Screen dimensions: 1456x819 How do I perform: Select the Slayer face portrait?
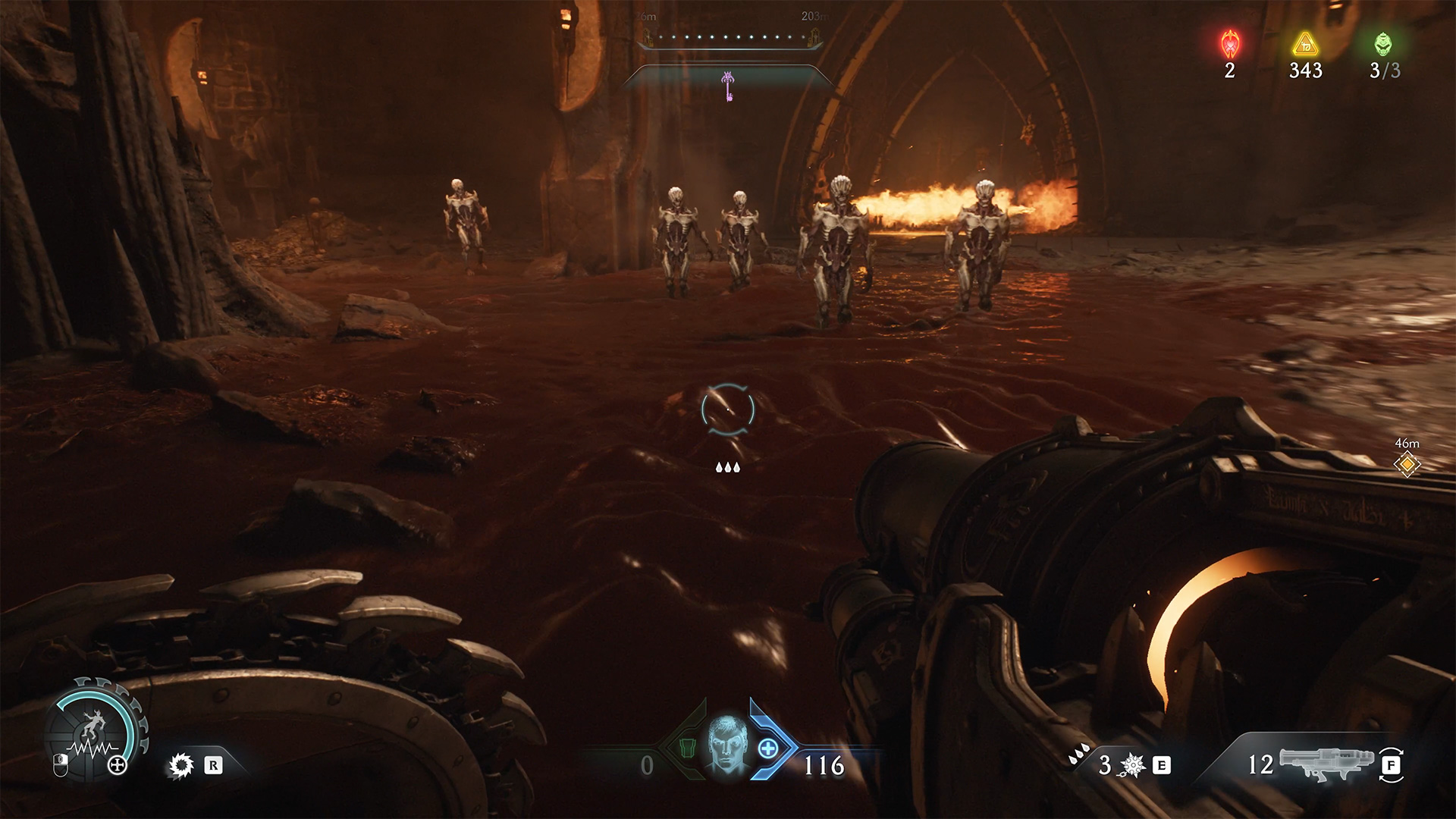(726, 746)
